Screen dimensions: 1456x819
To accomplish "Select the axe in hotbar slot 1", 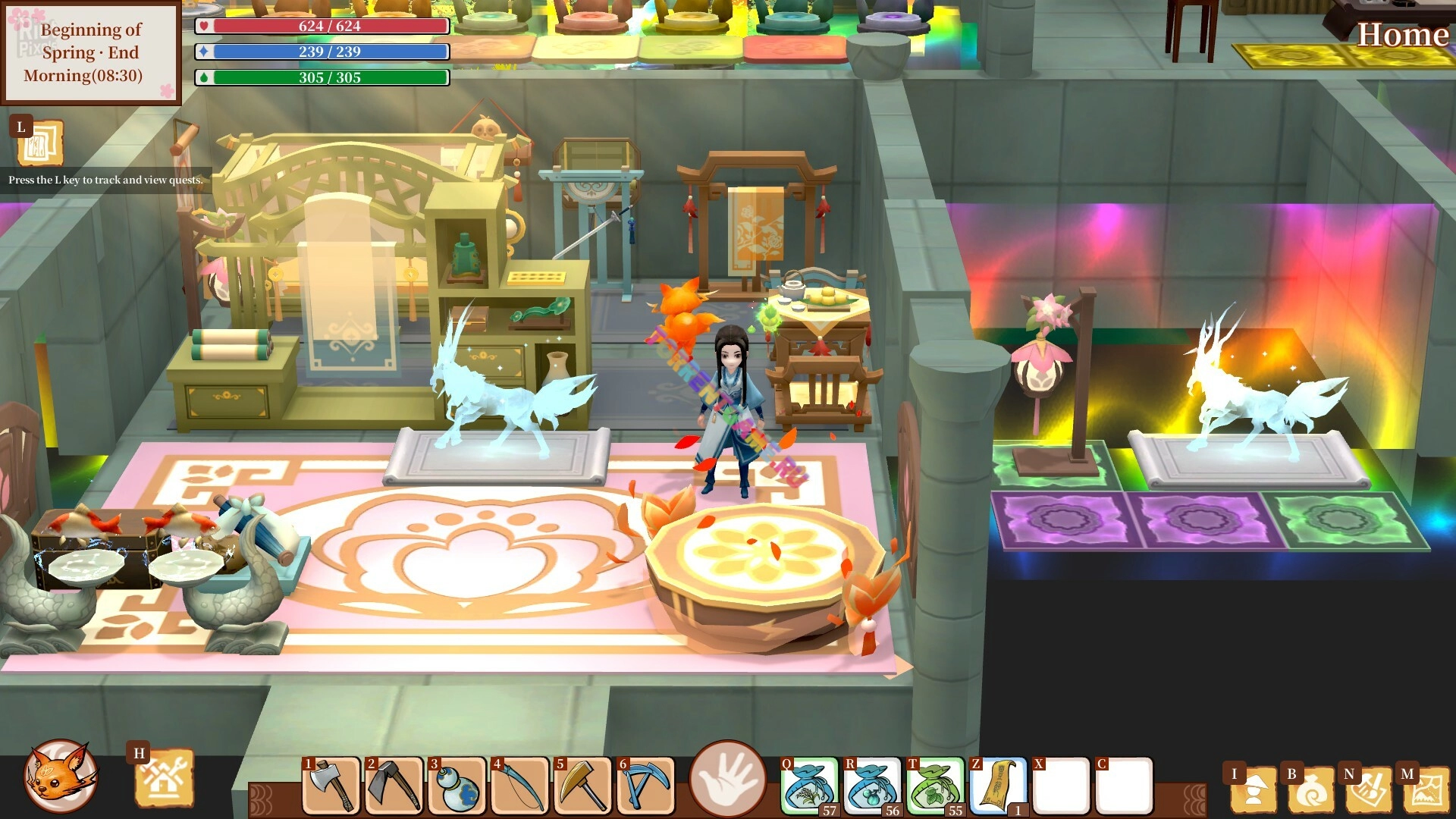I will (331, 786).
